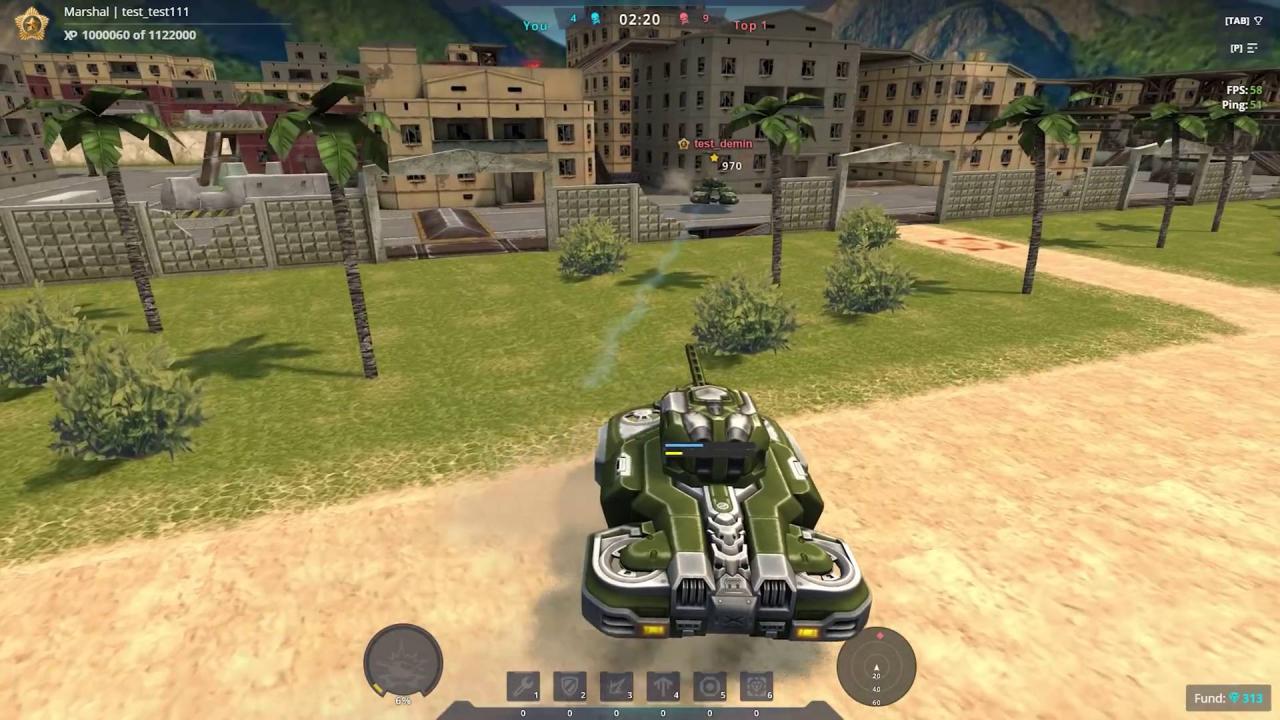1280x720 pixels.
Task: Click the red team skull icon
Action: click(x=682, y=18)
